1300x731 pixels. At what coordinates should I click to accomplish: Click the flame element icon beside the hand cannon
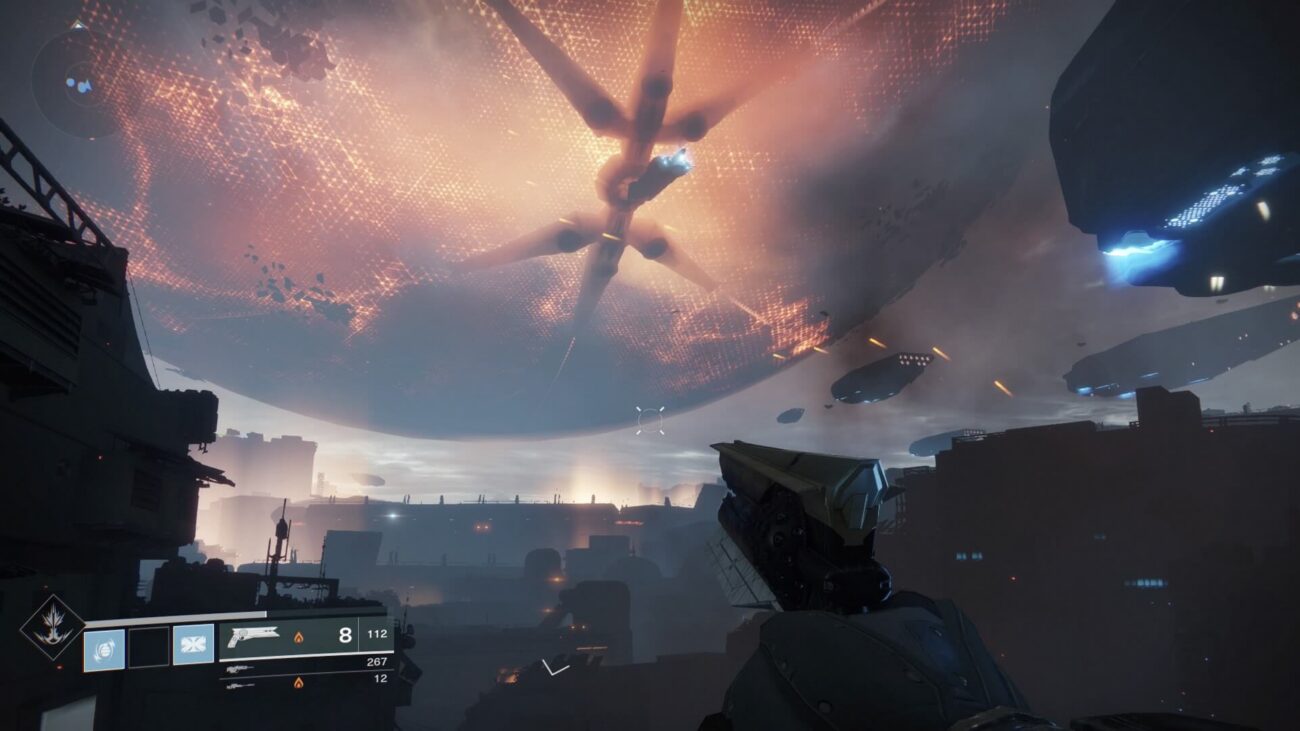click(299, 636)
